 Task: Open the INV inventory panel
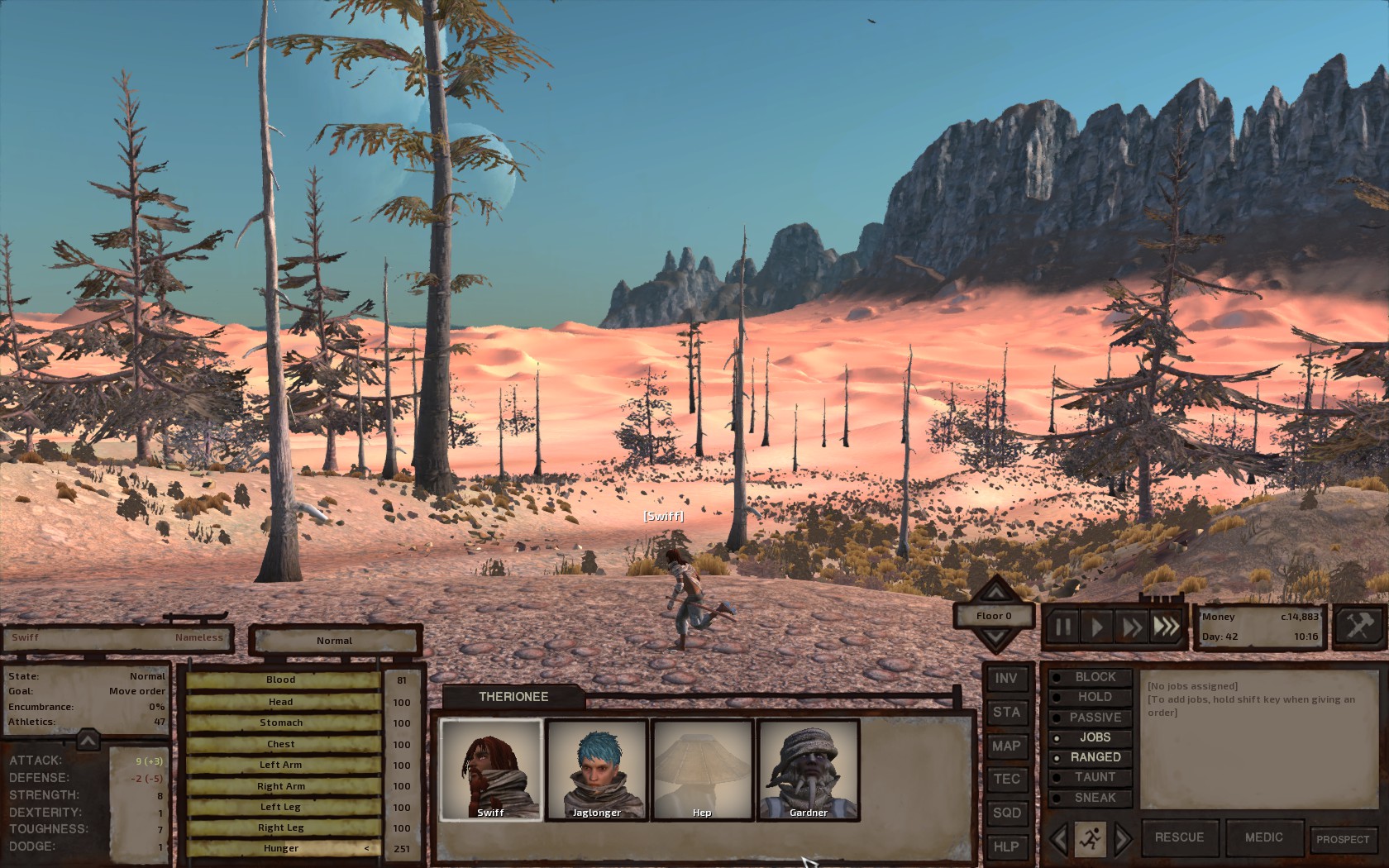click(x=1006, y=679)
